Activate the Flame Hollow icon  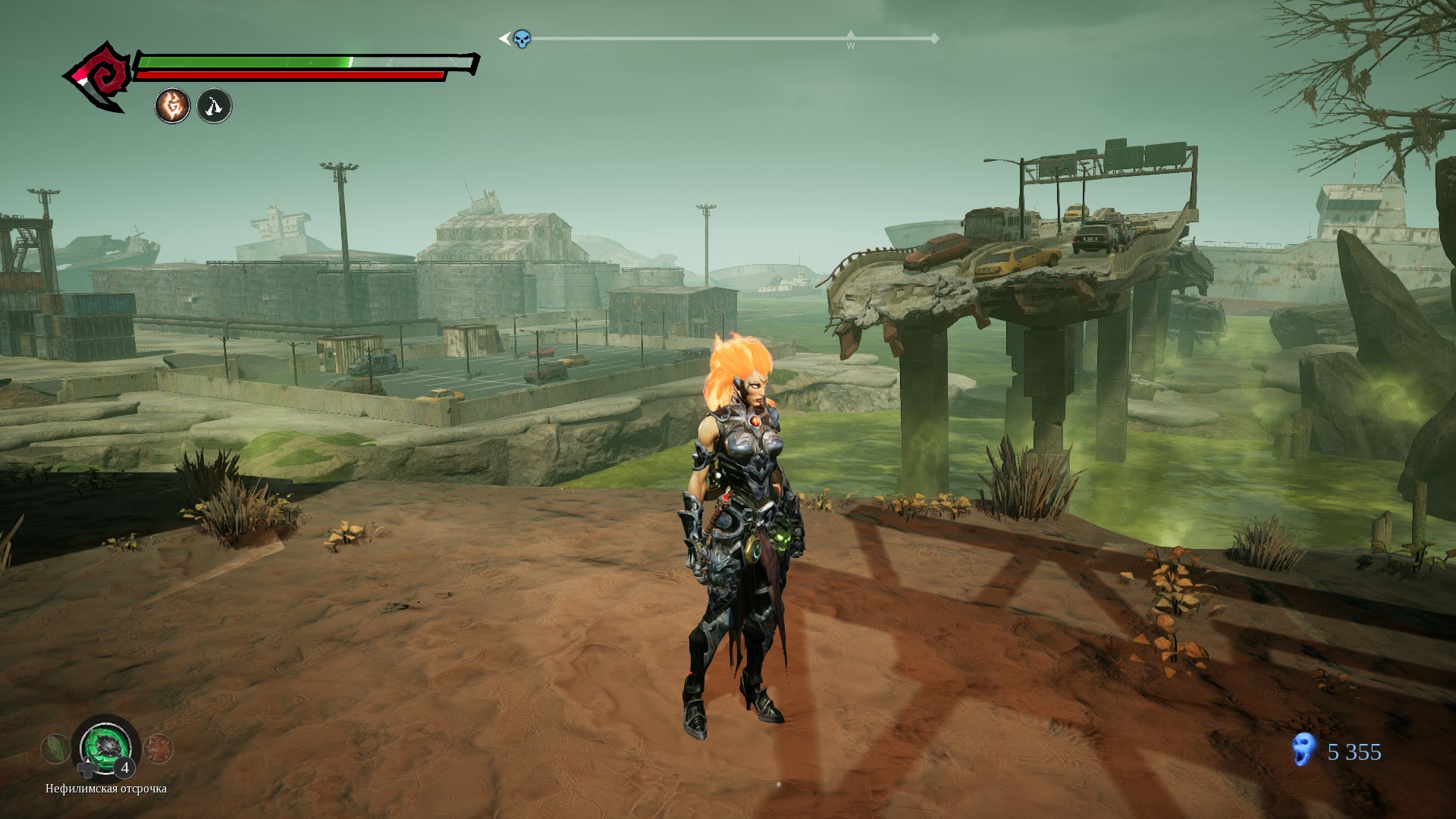173,106
